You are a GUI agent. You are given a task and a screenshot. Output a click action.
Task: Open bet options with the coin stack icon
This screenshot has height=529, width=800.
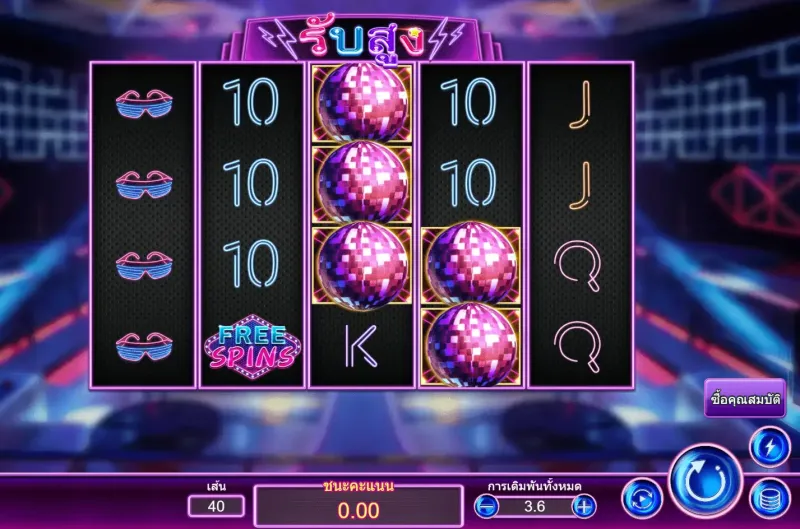[x=769, y=498]
